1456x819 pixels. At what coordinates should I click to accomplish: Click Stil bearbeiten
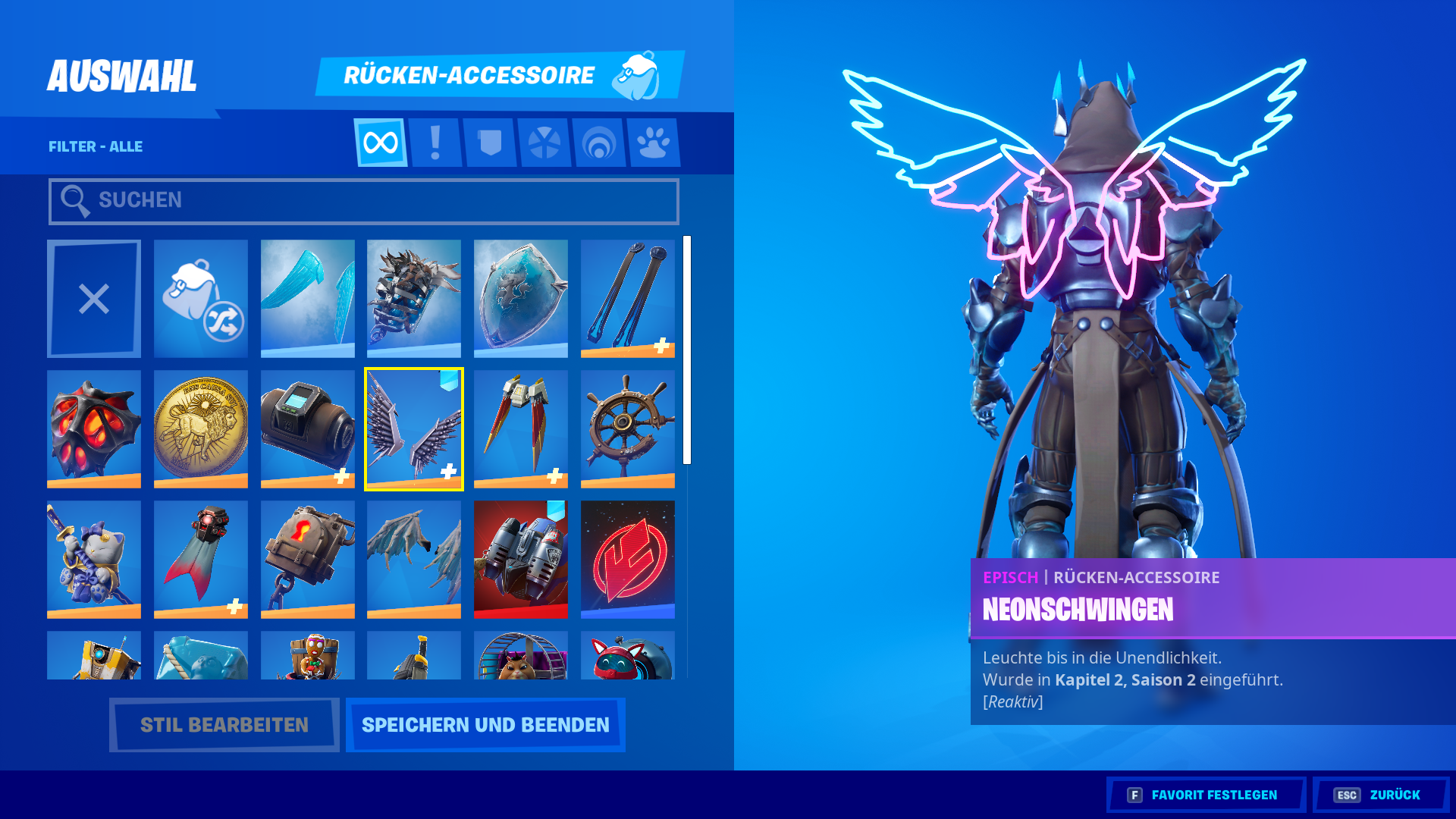tap(224, 724)
